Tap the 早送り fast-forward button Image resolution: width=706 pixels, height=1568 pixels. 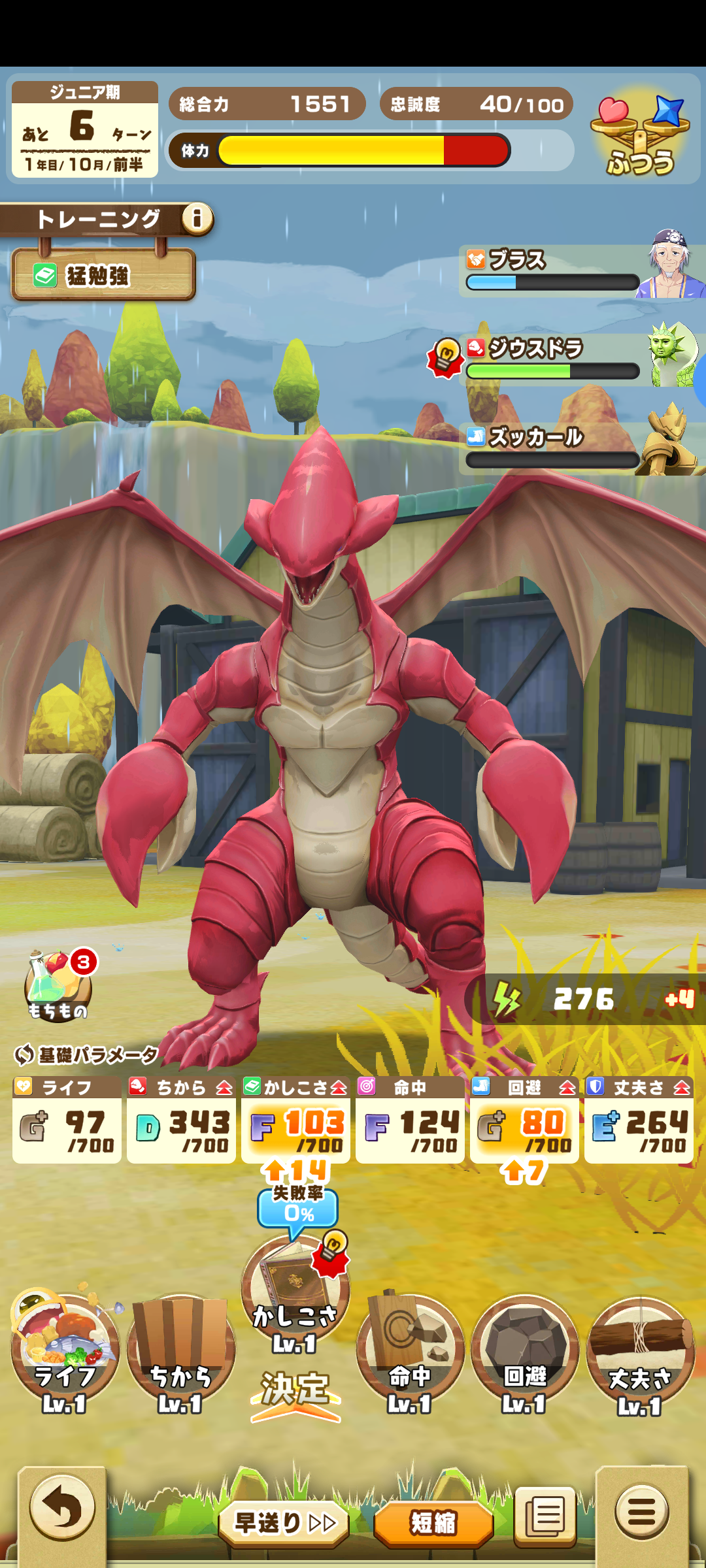pos(284,1523)
